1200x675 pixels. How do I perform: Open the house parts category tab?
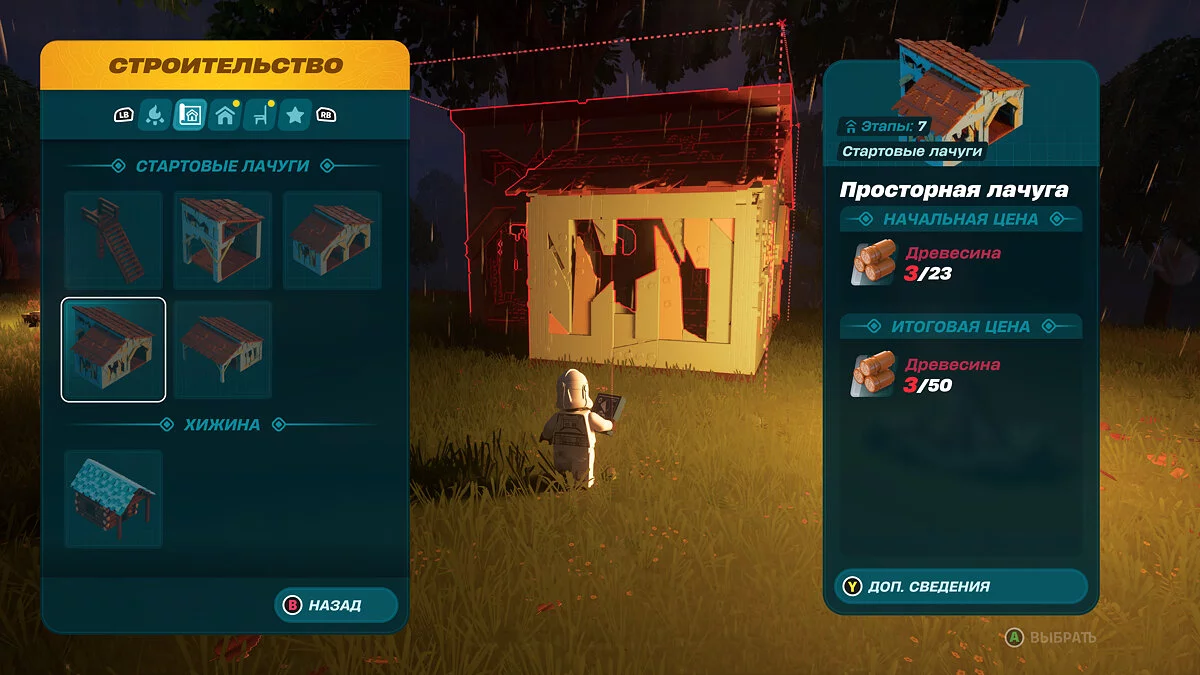click(x=225, y=115)
